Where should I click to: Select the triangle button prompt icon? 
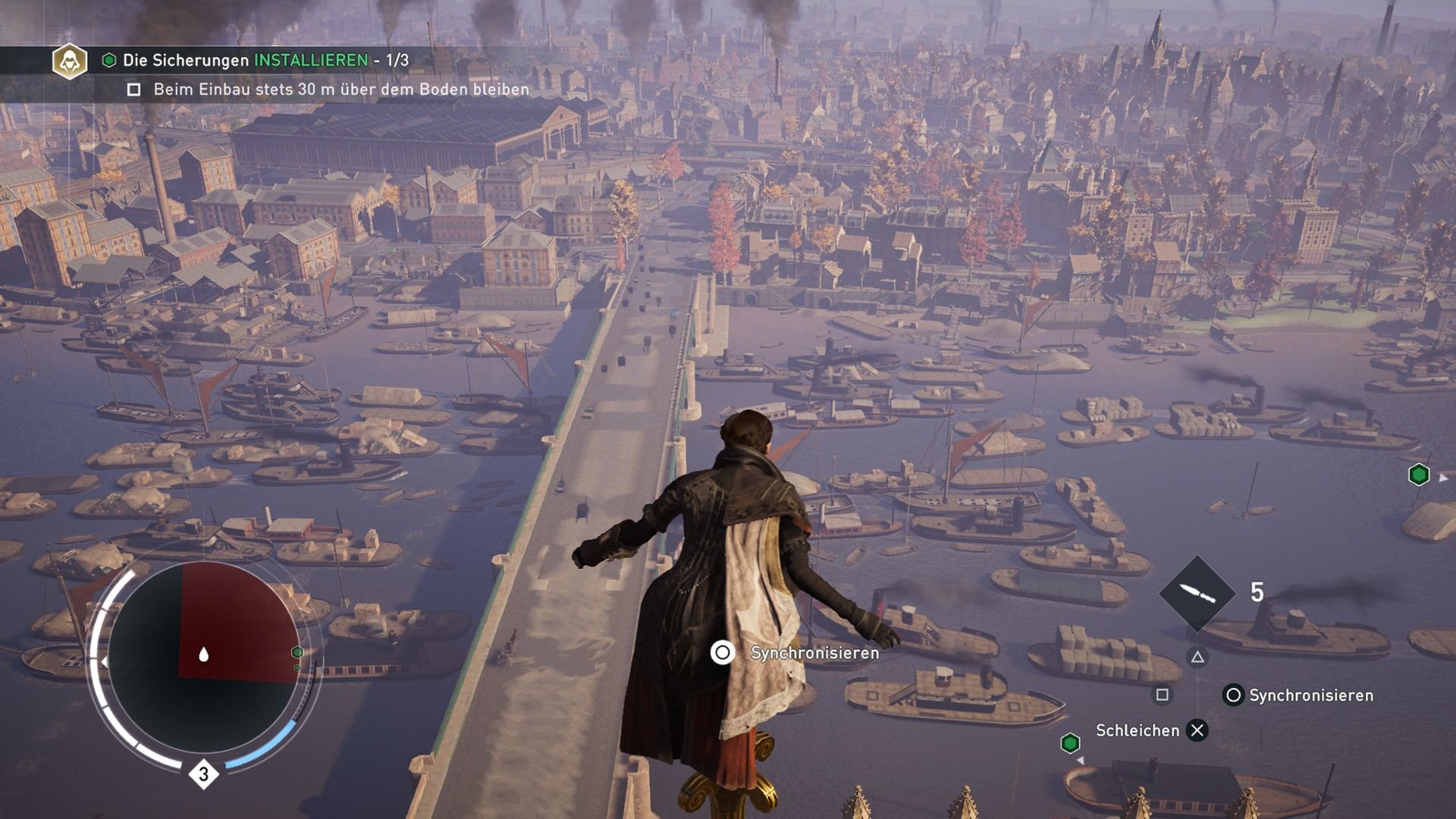click(1198, 657)
